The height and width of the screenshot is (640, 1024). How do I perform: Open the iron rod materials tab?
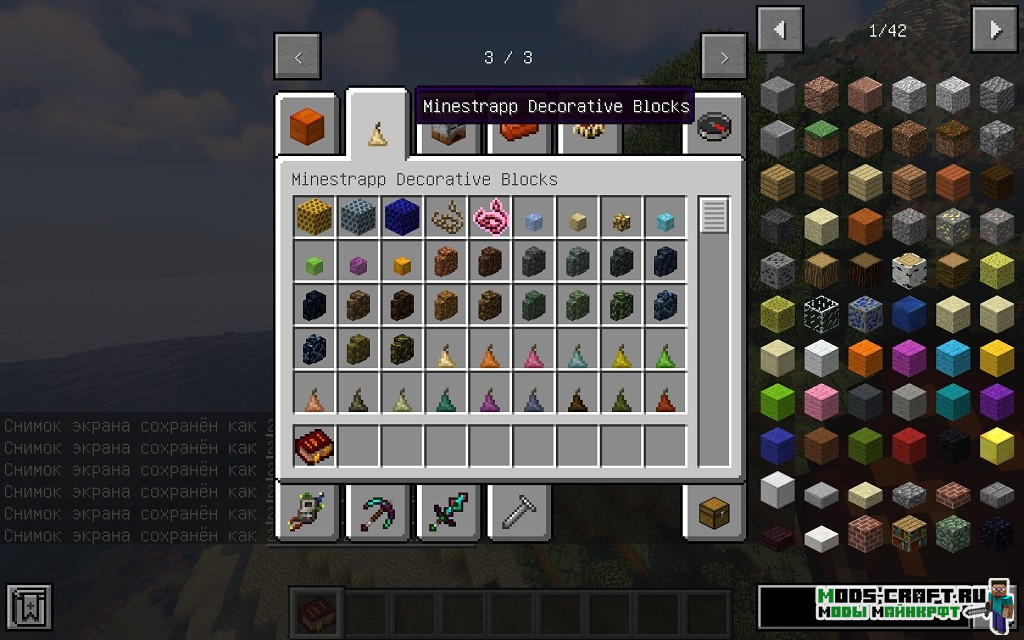[x=517, y=514]
